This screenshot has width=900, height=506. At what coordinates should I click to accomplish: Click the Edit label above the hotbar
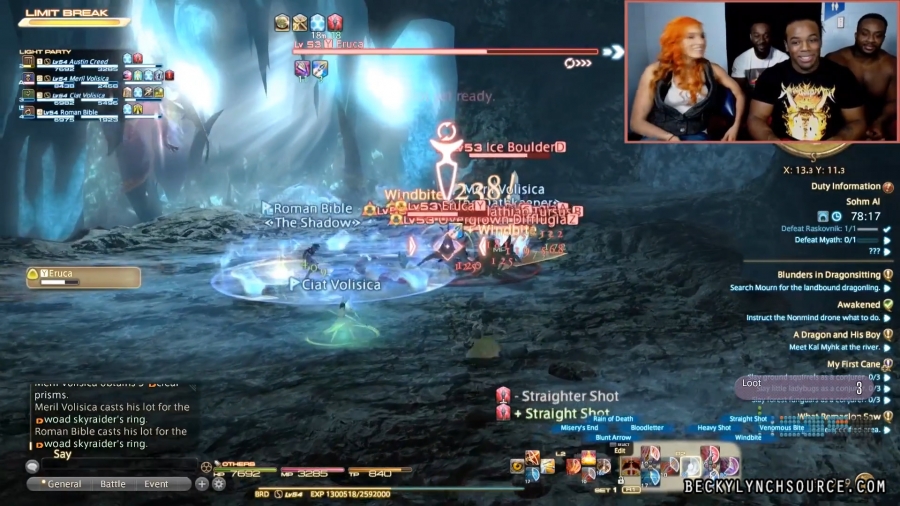(x=620, y=450)
